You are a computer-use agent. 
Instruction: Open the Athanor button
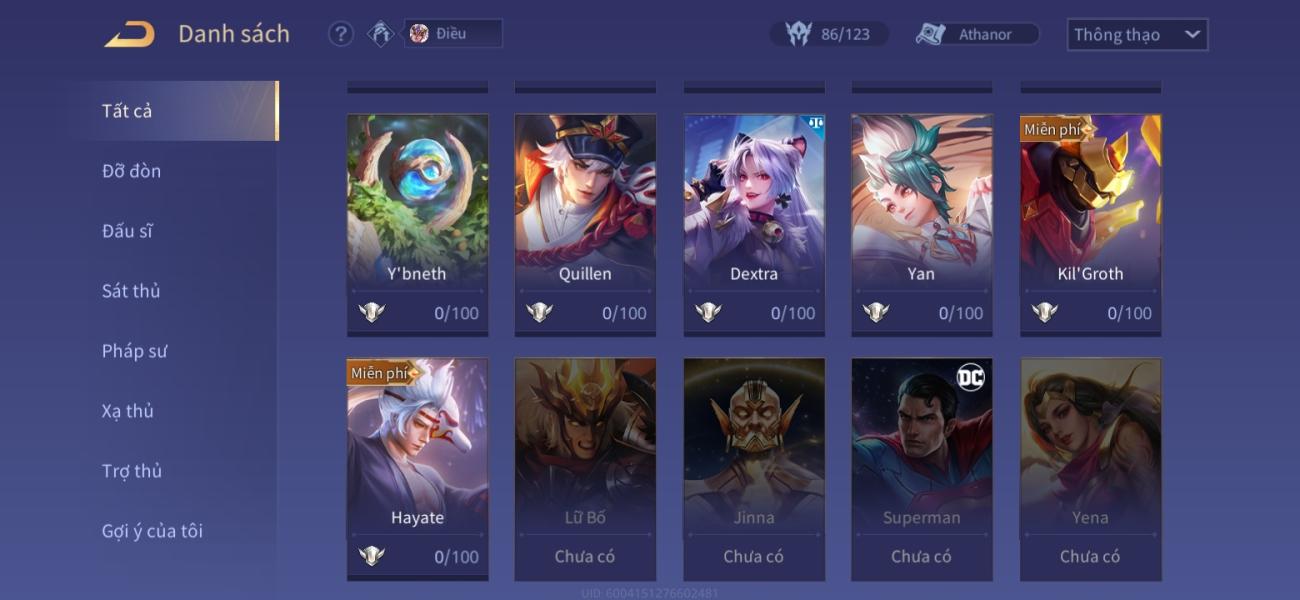[977, 34]
